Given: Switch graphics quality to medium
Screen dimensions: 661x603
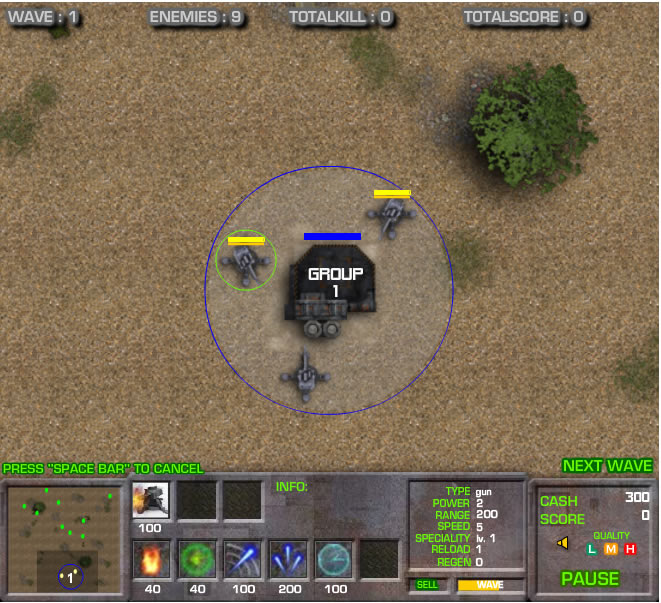Looking at the screenshot, I should coord(610,549).
